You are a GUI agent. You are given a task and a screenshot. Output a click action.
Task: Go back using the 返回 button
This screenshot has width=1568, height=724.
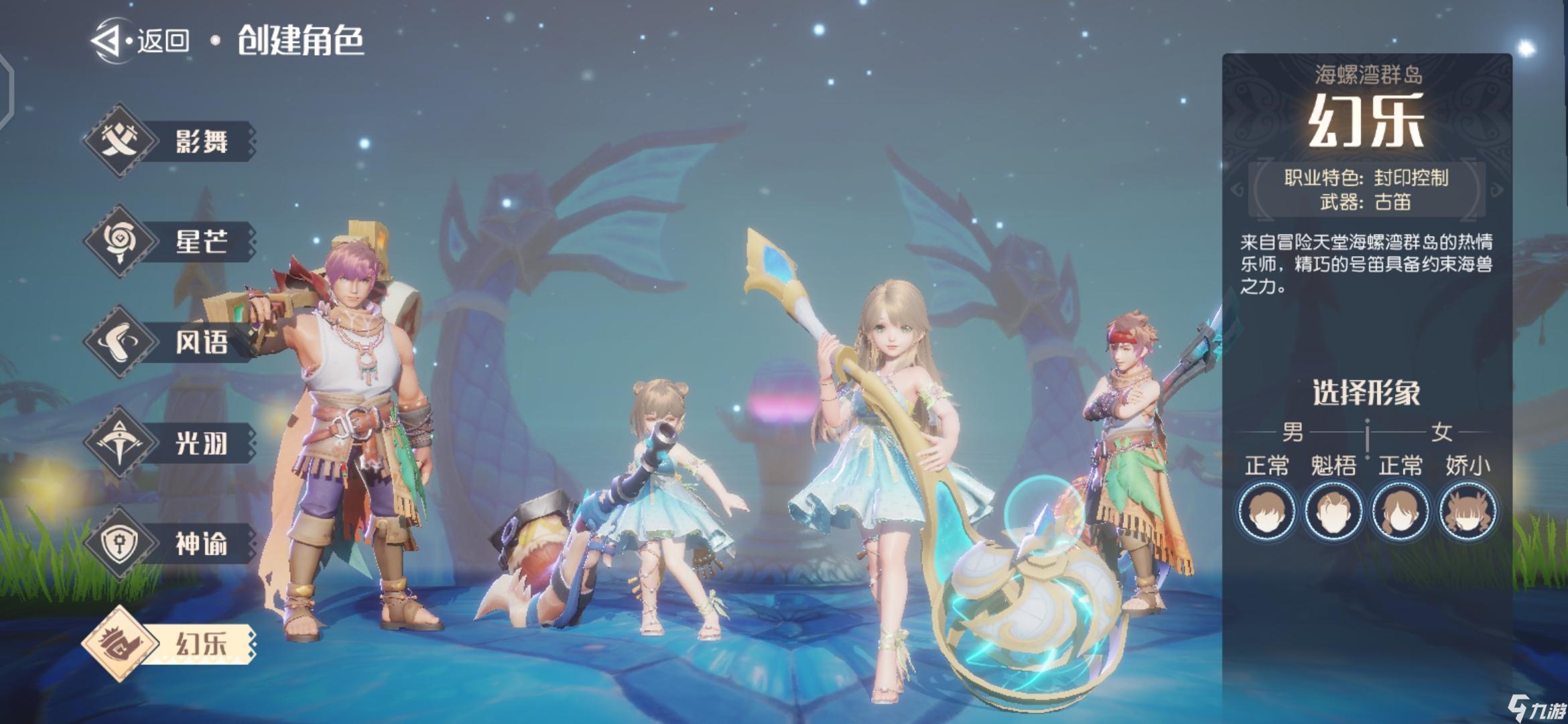tap(142, 40)
